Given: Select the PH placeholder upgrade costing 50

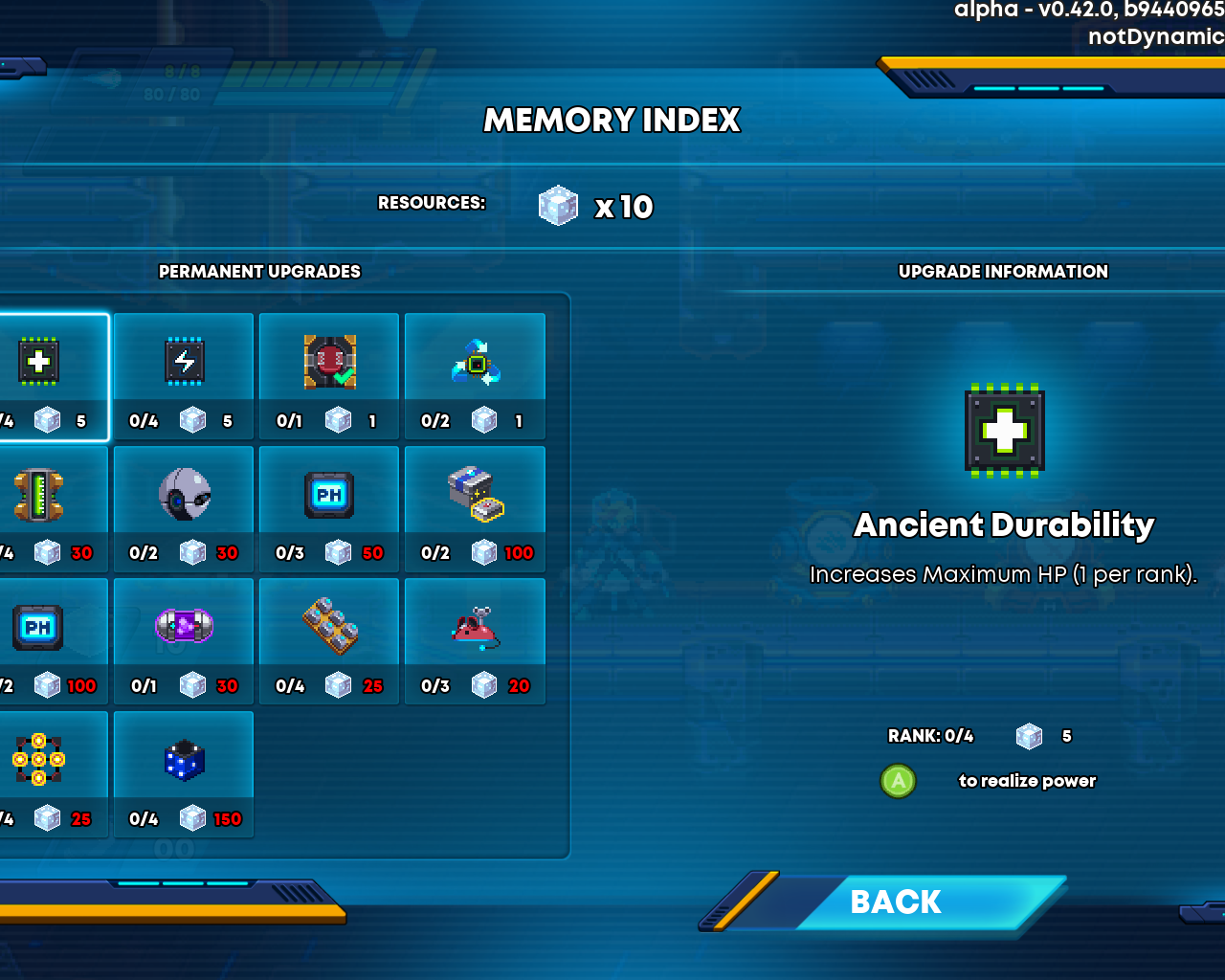Looking at the screenshot, I should [x=329, y=508].
